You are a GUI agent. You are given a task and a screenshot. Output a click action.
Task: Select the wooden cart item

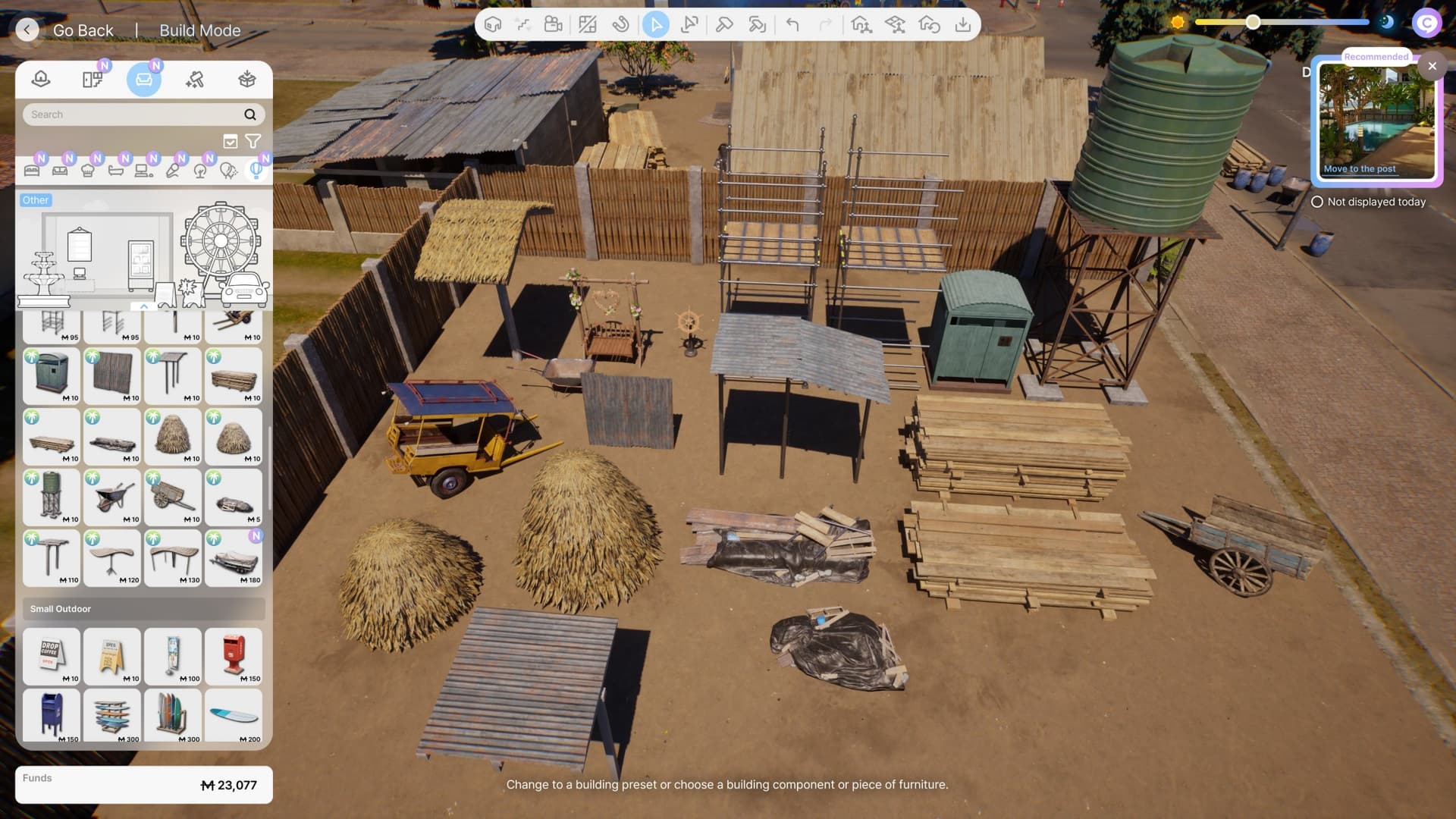[173, 497]
